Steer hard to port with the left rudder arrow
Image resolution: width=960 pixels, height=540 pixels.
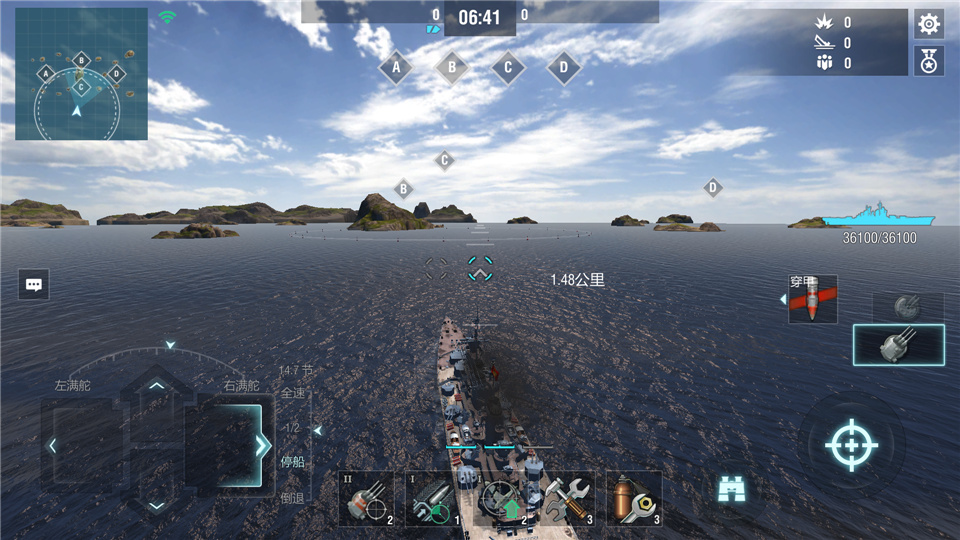[54, 445]
